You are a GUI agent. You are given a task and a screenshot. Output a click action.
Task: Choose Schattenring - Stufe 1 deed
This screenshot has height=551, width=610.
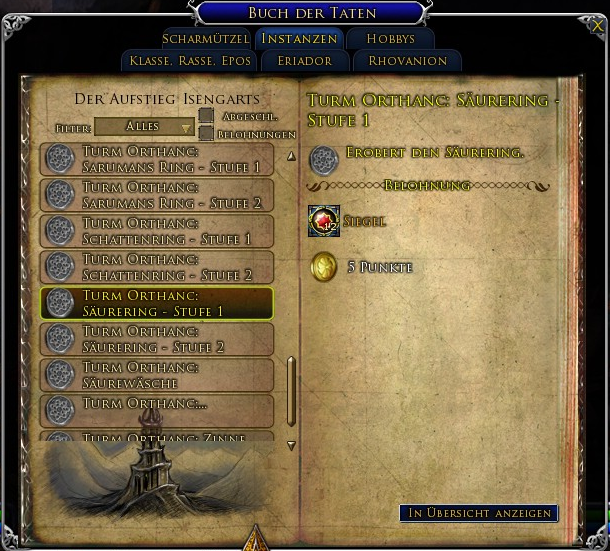(157, 231)
